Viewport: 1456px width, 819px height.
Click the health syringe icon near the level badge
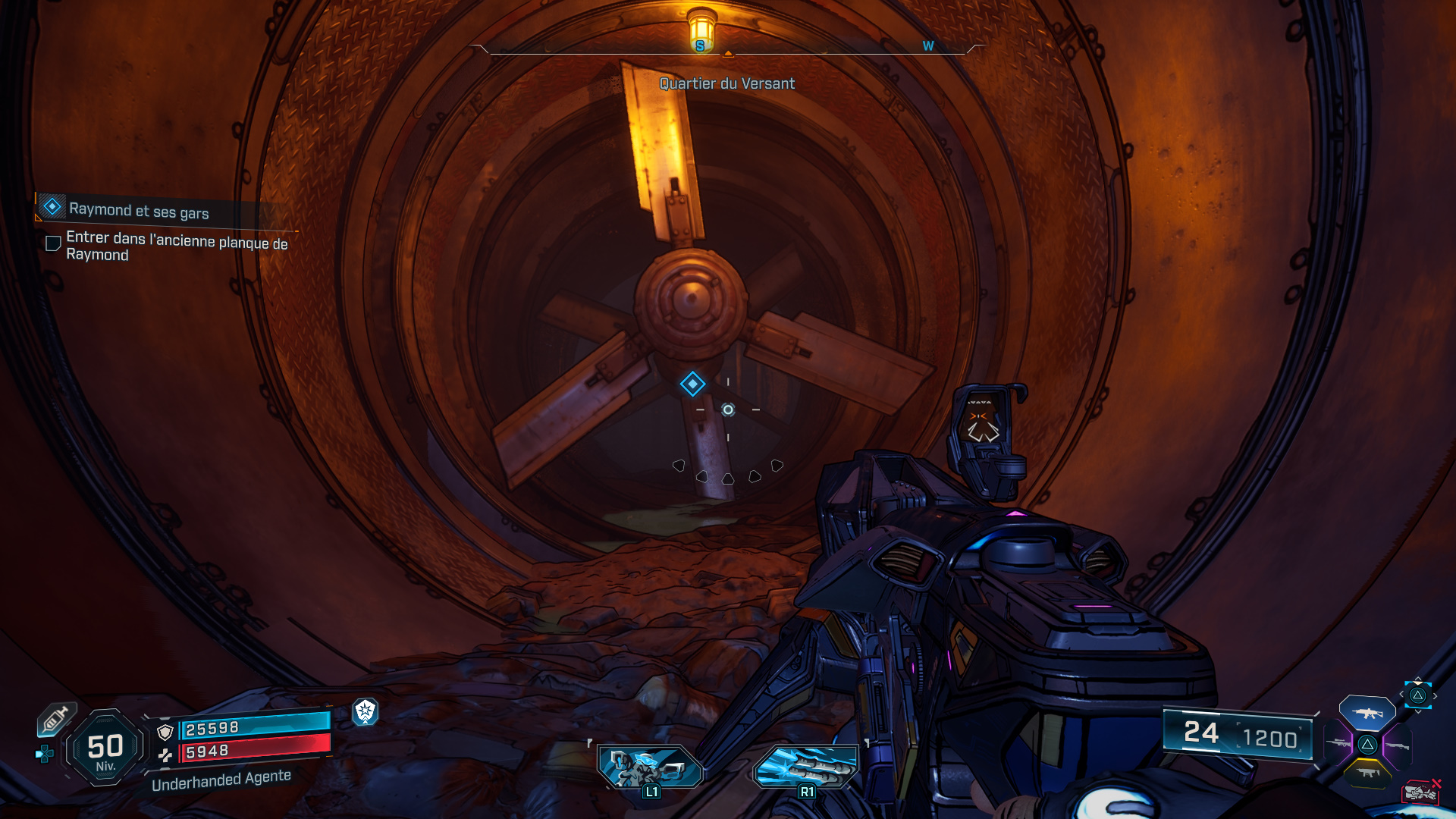pos(55,720)
